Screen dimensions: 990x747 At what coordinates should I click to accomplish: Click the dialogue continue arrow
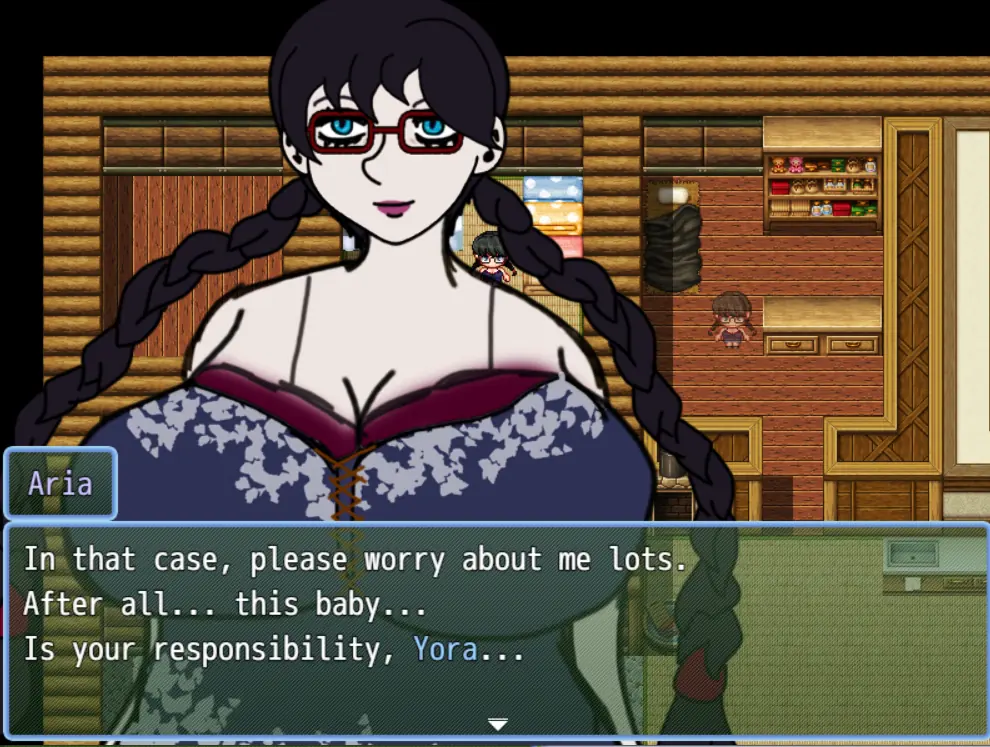click(x=497, y=723)
